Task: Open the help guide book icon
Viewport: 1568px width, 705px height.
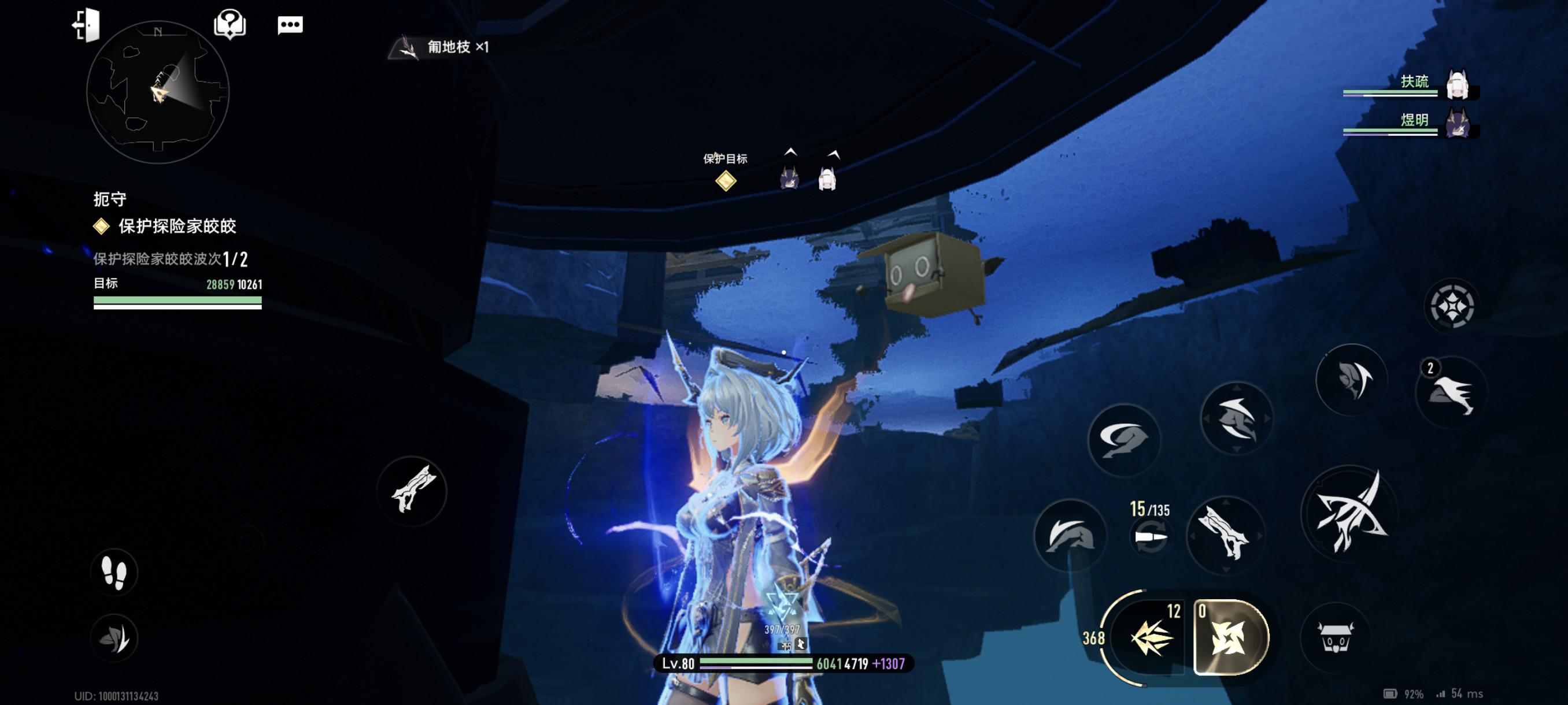Action: point(230,25)
